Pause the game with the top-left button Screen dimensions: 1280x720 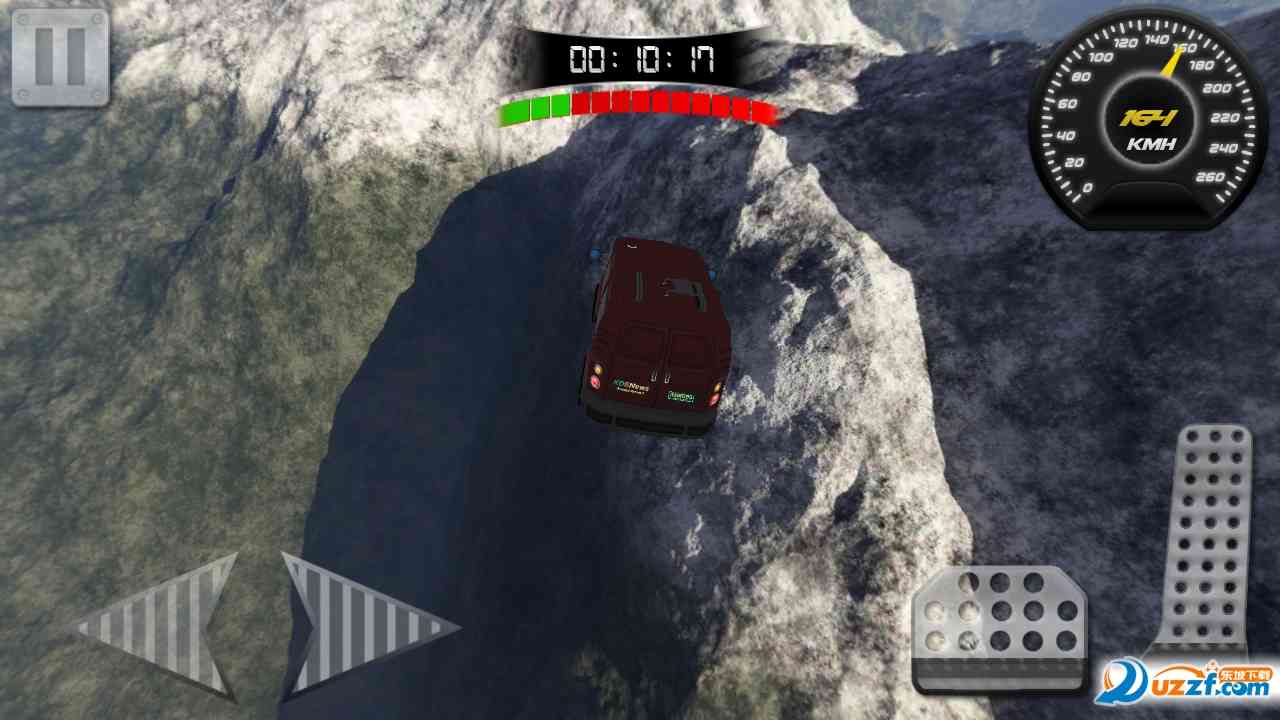pyautogui.click(x=60, y=57)
